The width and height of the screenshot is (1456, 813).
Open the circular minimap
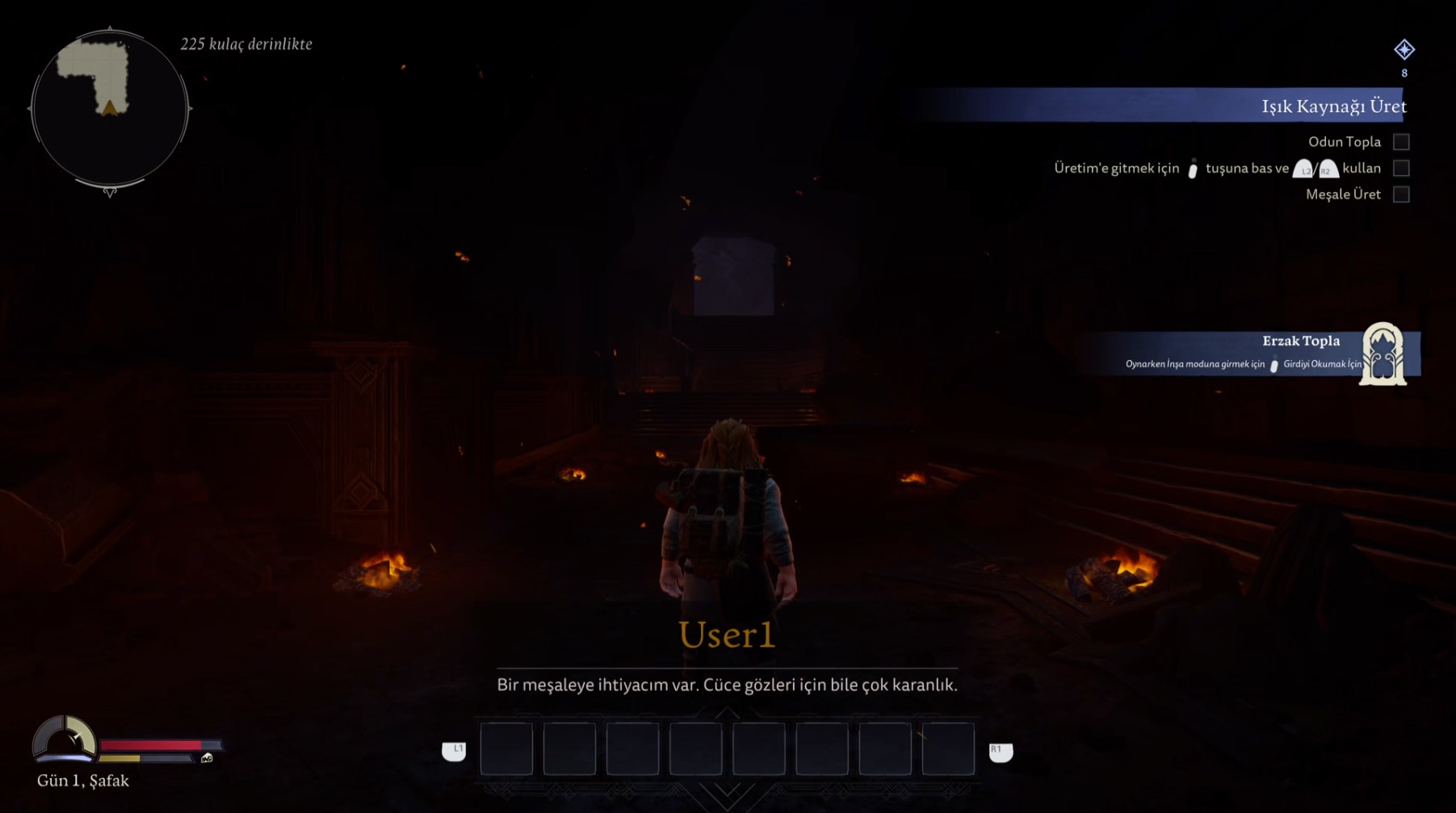tap(110, 108)
